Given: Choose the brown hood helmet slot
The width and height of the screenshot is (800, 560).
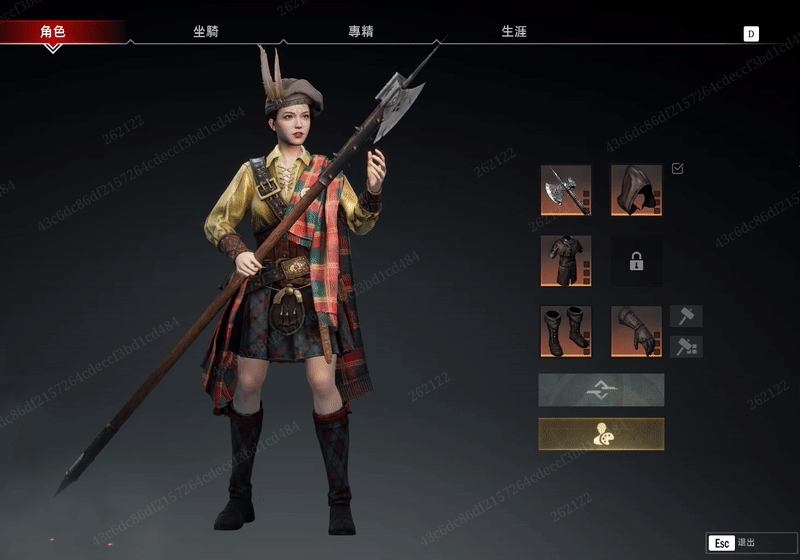Looking at the screenshot, I should tap(636, 190).
